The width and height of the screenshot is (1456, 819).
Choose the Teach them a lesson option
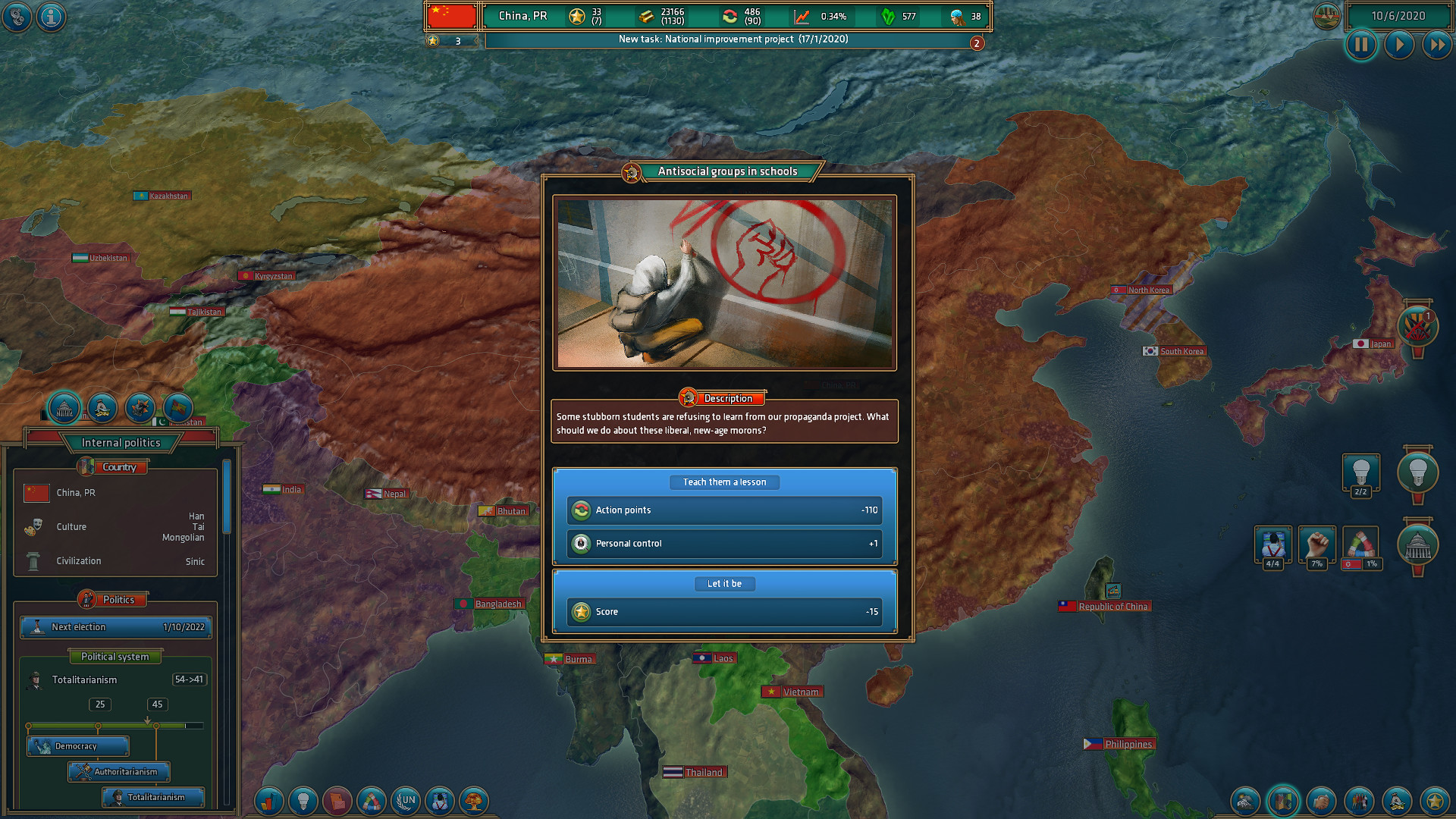(724, 482)
